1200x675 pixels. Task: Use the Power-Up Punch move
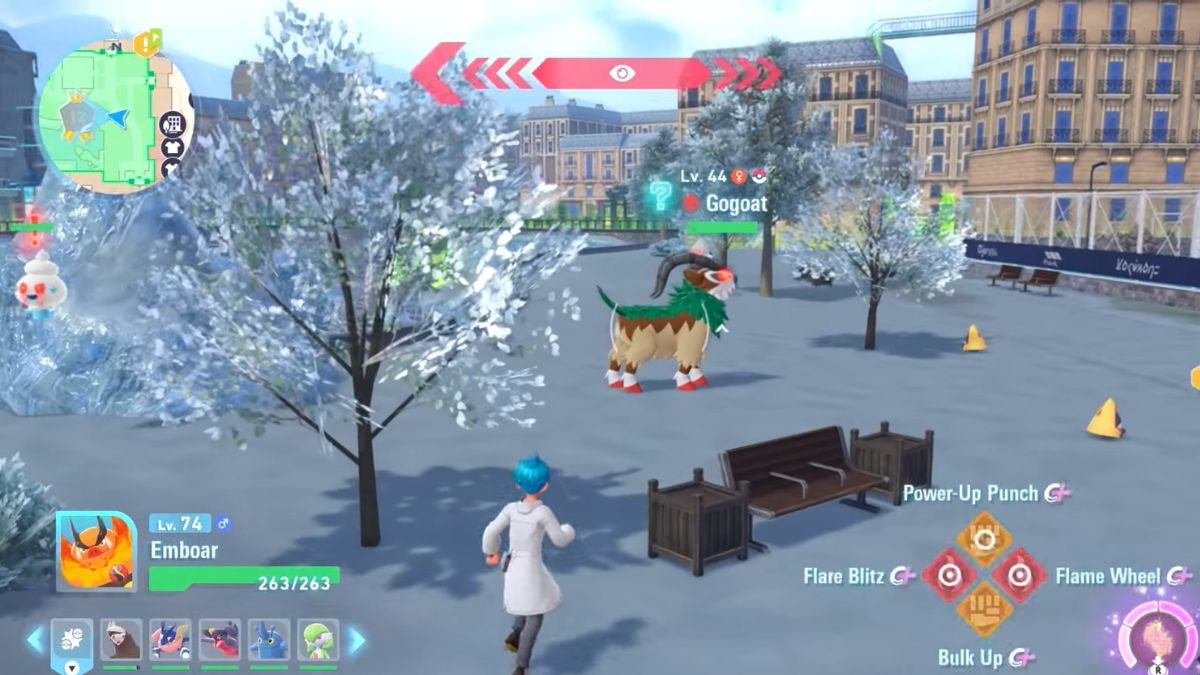[984, 539]
